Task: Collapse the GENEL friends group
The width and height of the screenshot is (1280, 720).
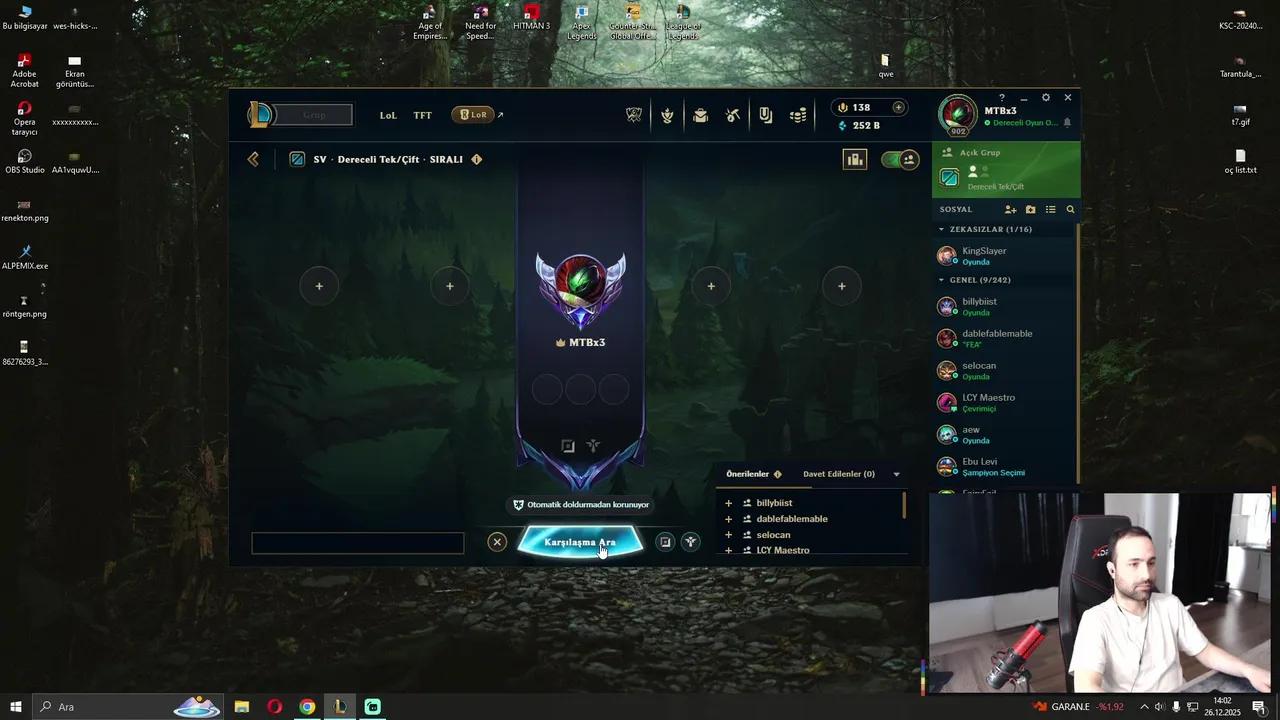Action: [x=941, y=280]
